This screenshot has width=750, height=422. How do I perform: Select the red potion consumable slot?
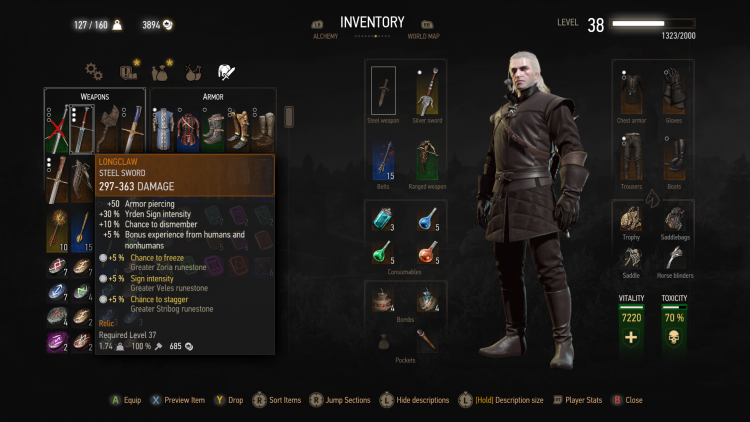428,255
